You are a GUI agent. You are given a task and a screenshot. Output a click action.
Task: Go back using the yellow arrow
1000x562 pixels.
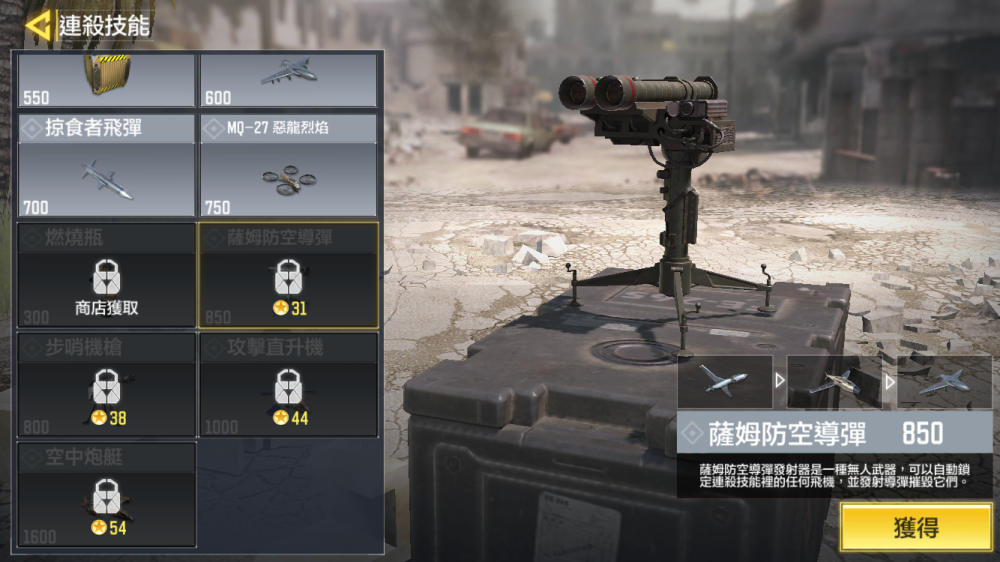38,25
